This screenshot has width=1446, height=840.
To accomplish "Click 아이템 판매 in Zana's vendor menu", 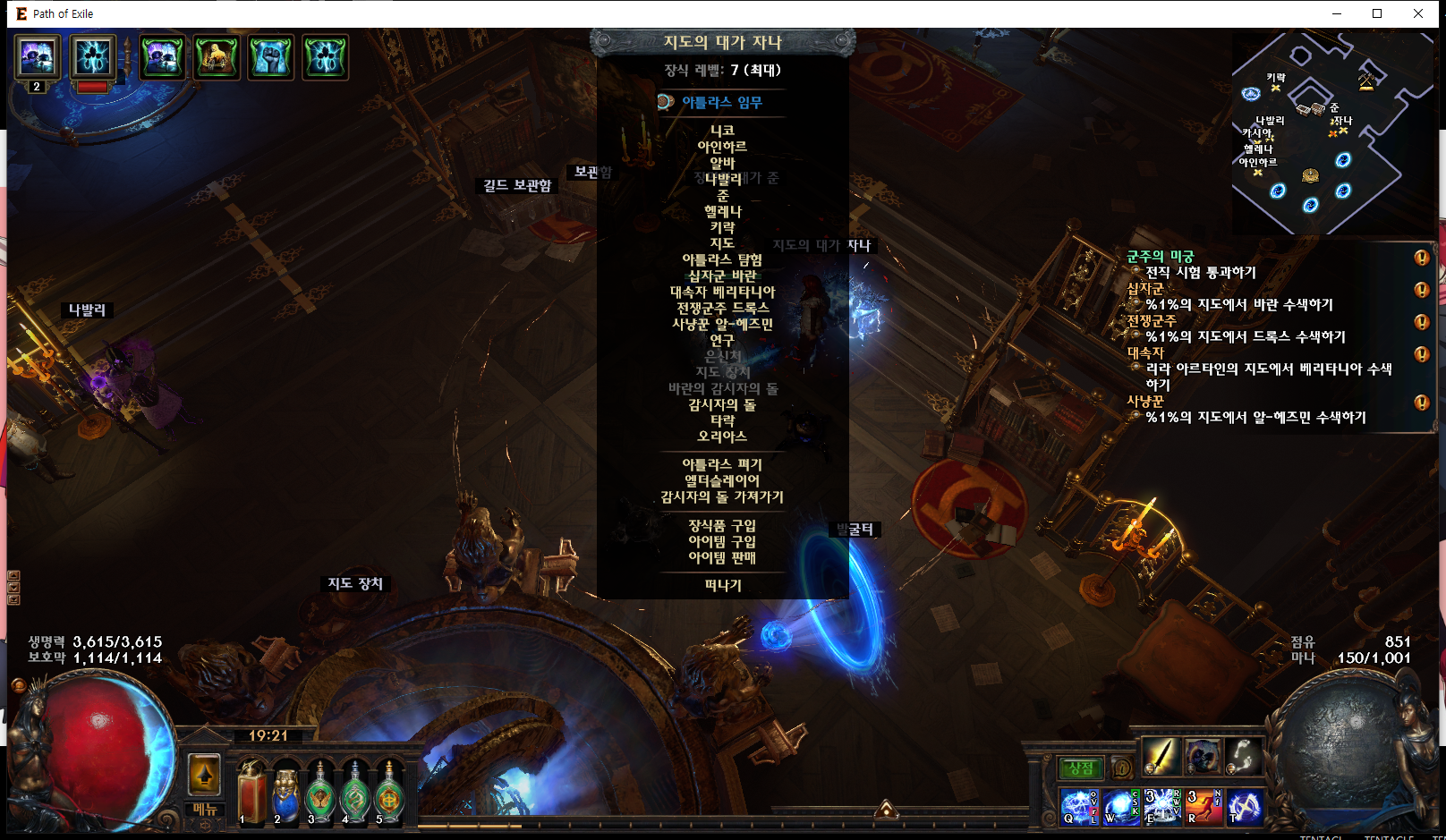I will pos(721,556).
